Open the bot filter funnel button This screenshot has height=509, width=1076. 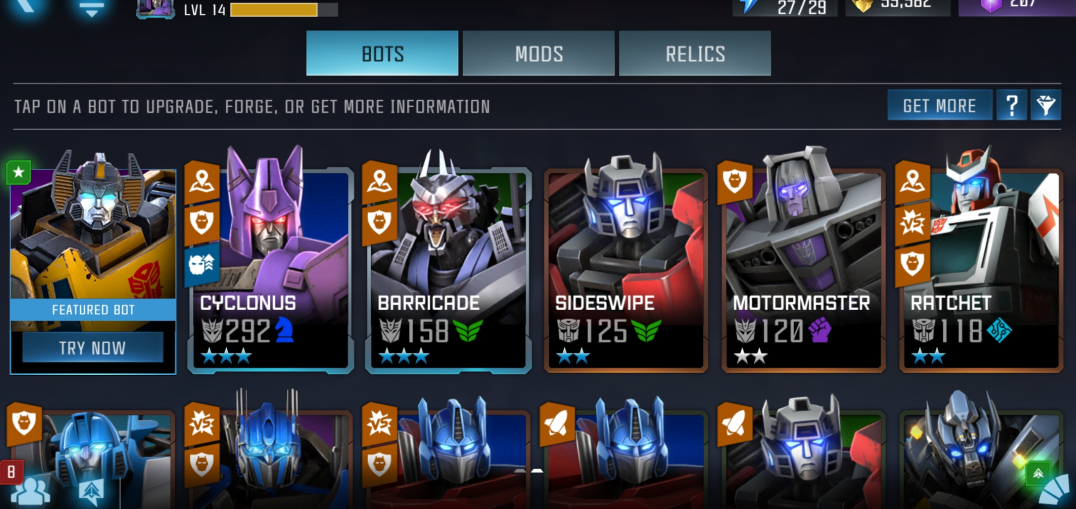click(1046, 105)
